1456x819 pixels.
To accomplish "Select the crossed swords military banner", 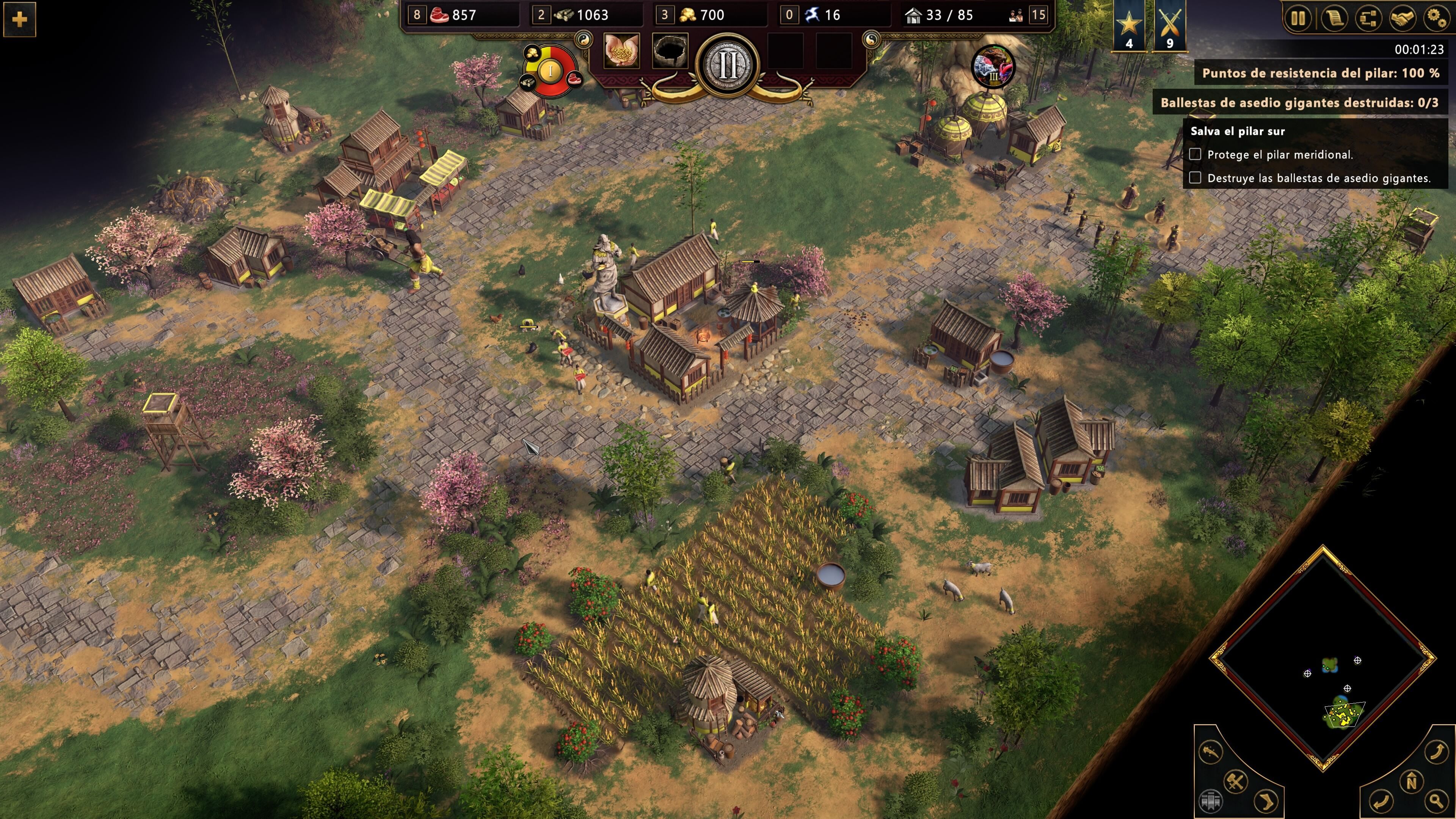I will tap(1169, 25).
